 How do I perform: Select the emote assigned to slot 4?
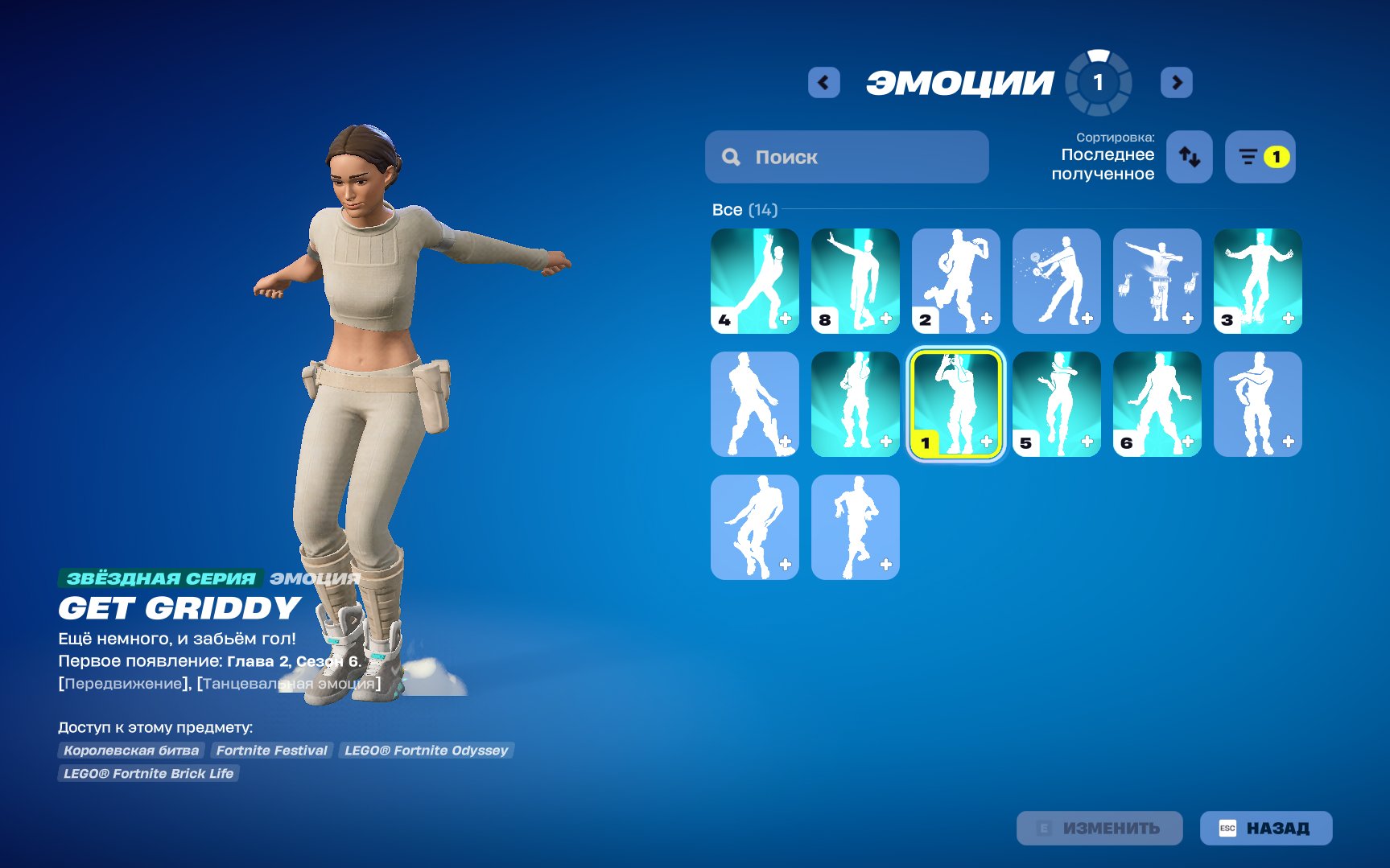[x=754, y=281]
